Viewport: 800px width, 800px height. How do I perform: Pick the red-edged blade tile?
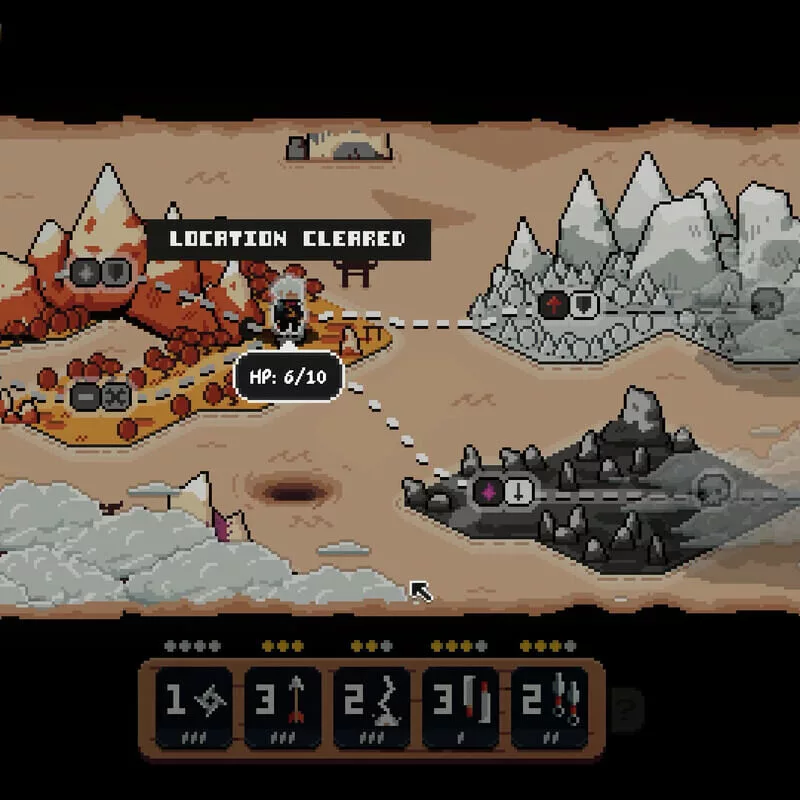tap(461, 706)
